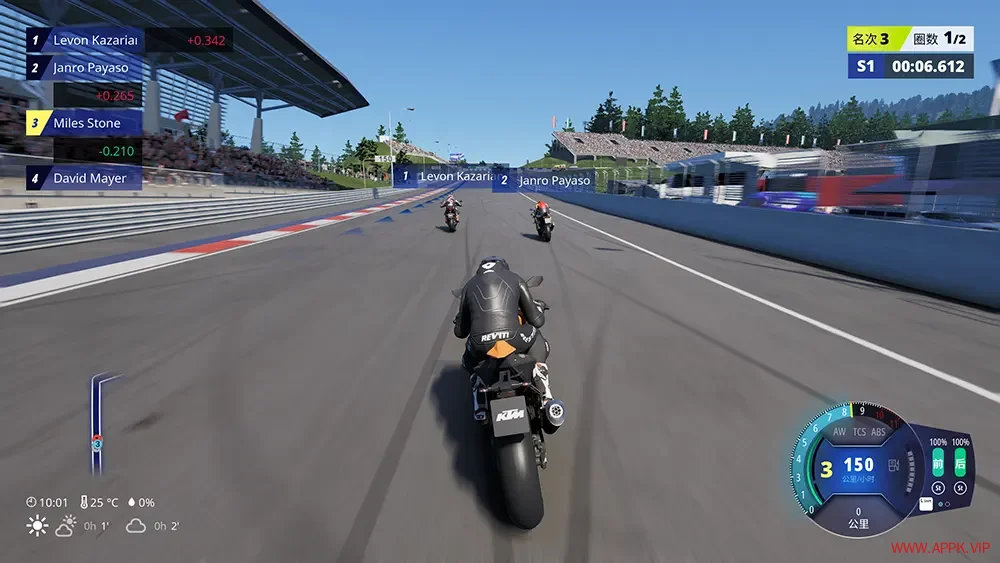Screen dimensions: 1000x563
Task: Select Levon Kazarian's row in the standings
Action: click(x=85, y=41)
